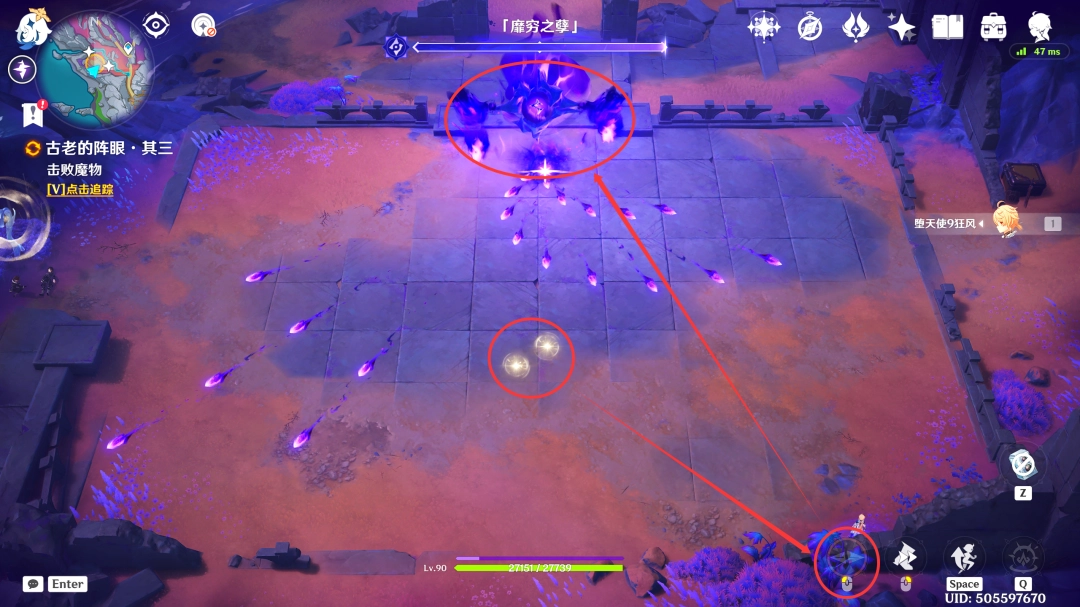Screen dimensions: 1080x607
Task: Toggle the eye view icon beside minimap
Action: coord(155,25)
